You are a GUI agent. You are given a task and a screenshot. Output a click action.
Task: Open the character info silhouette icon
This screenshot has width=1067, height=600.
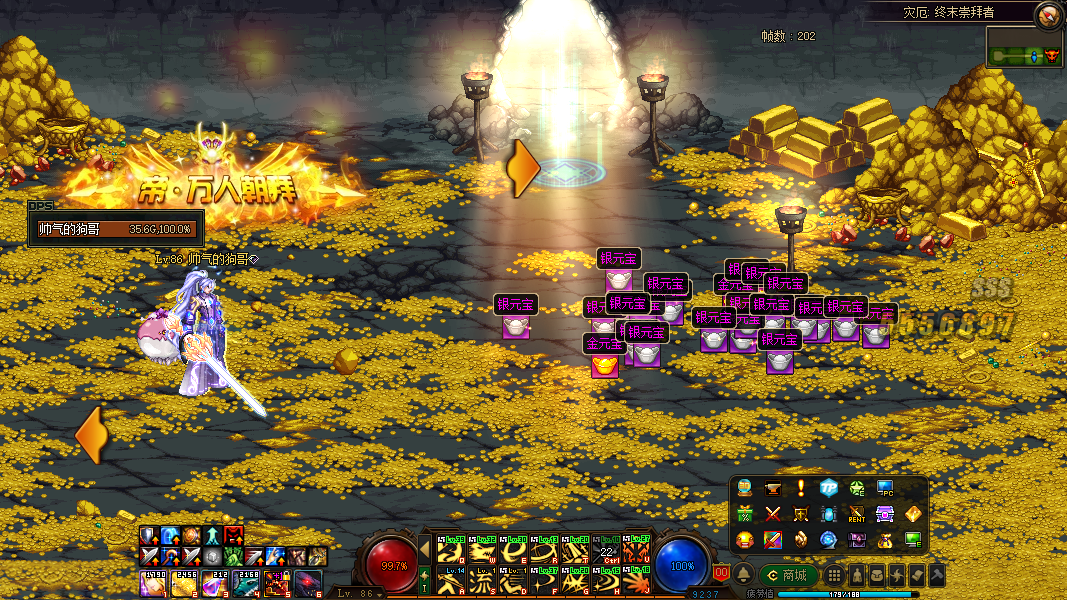[x=857, y=575]
